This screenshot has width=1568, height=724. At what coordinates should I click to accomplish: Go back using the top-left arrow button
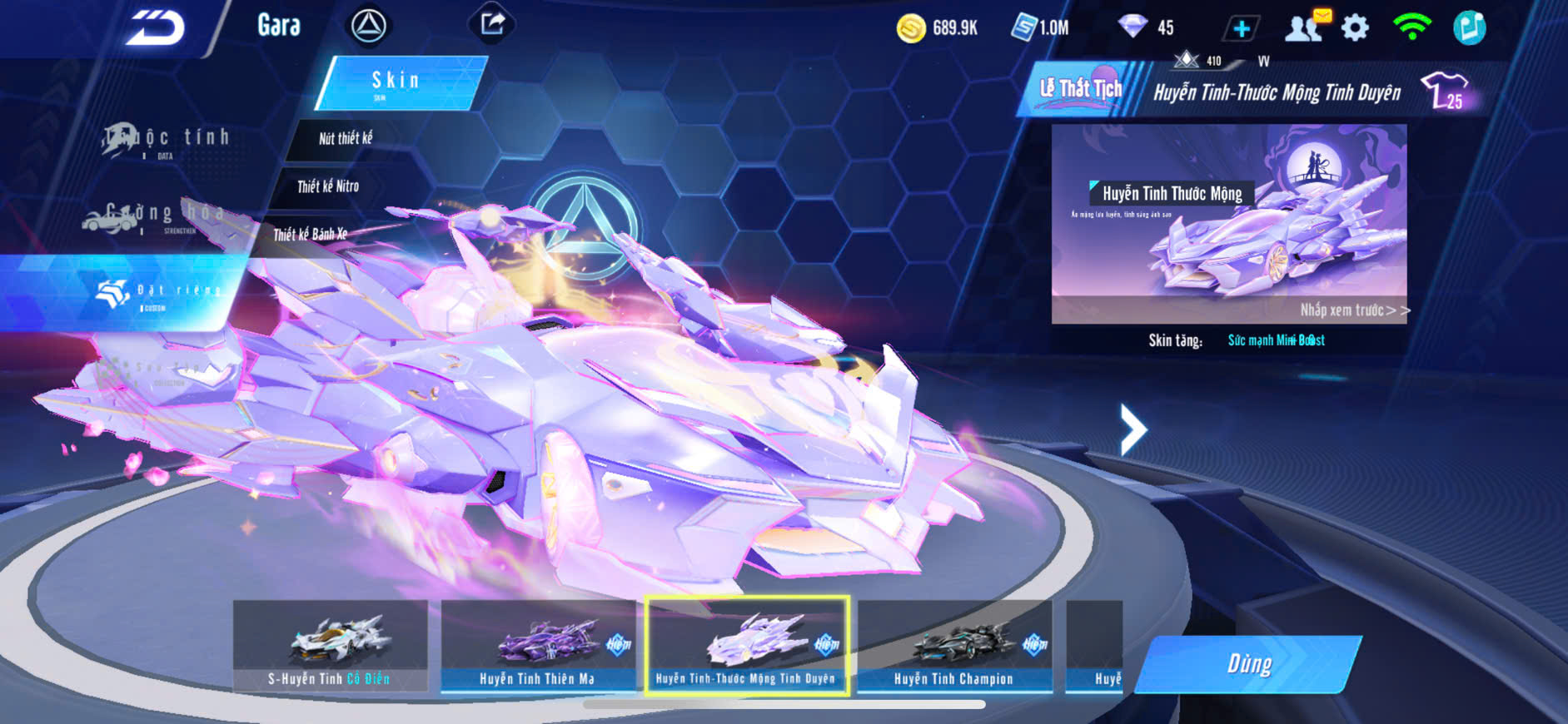[x=155, y=27]
